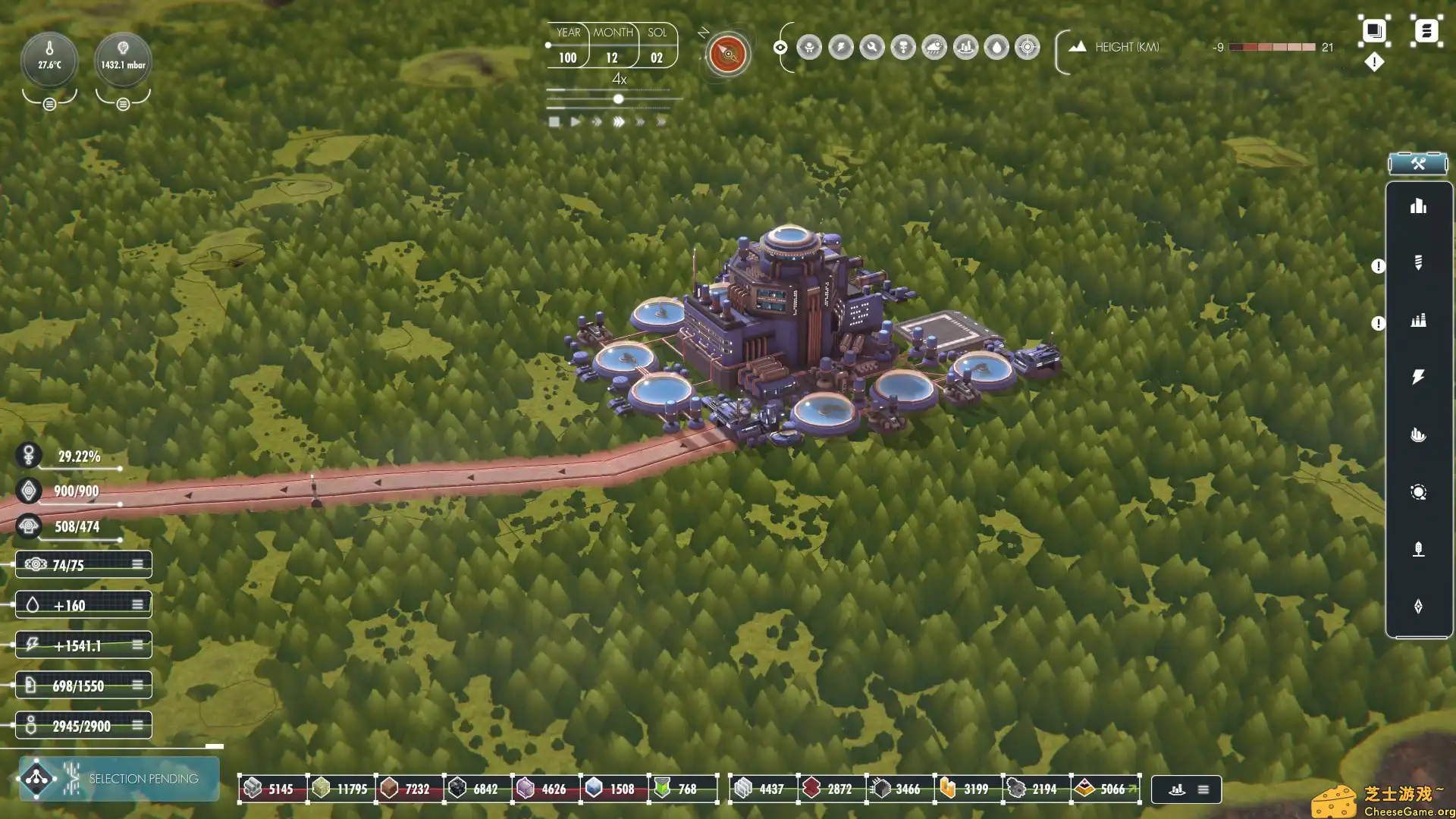Set game speed to normal play
1456x819 pixels.
click(x=576, y=122)
